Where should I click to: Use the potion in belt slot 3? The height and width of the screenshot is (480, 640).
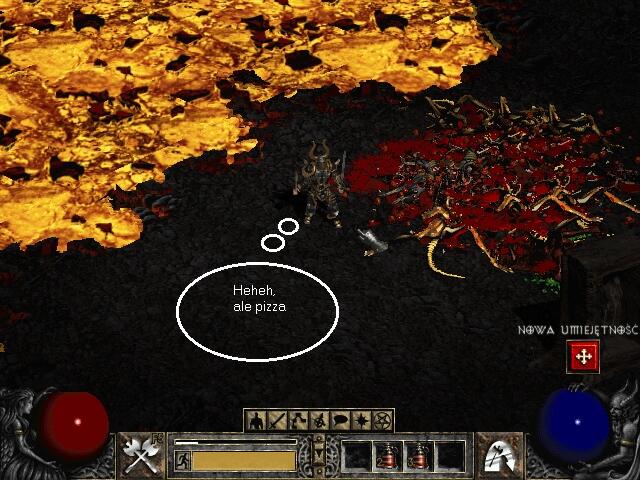(x=419, y=456)
